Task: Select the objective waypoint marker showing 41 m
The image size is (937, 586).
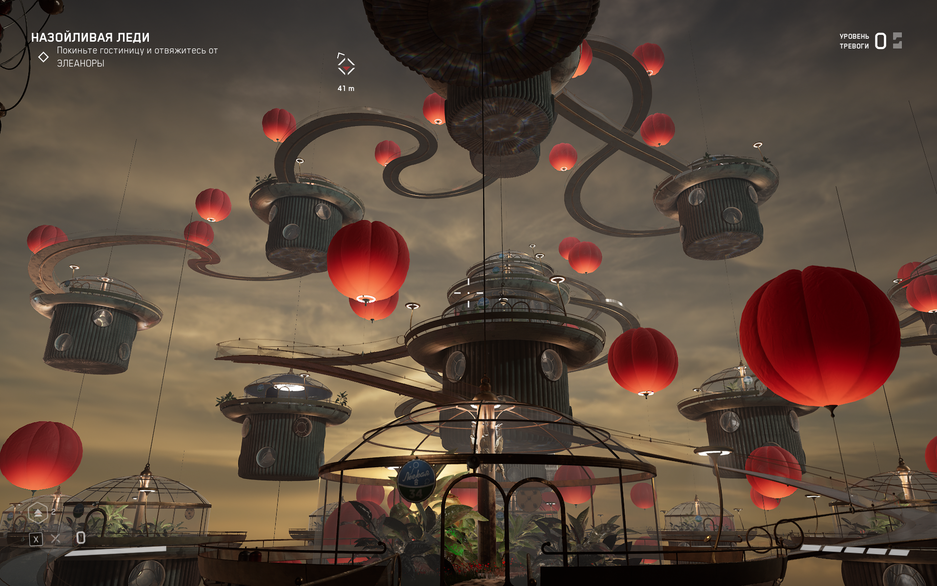Action: pyautogui.click(x=345, y=65)
